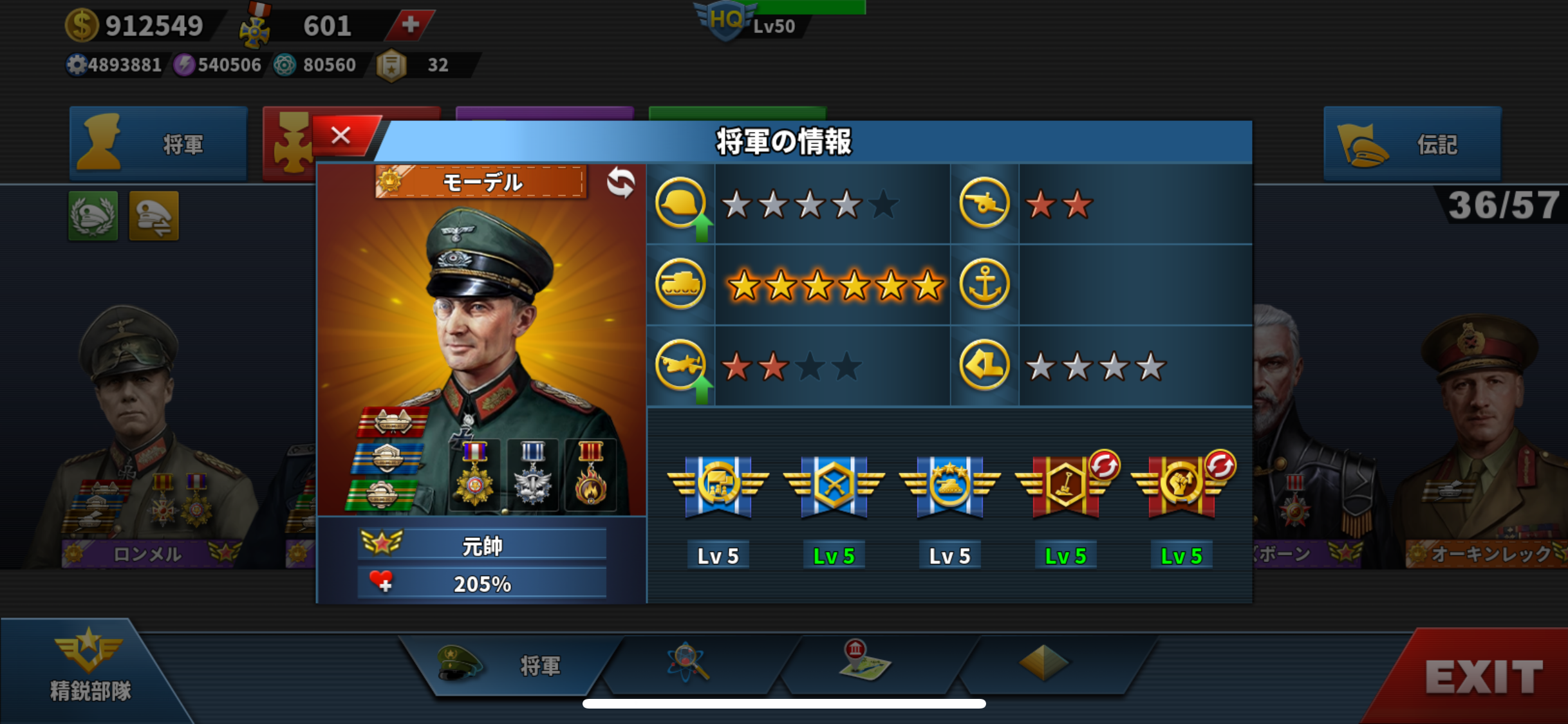The width and height of the screenshot is (1568, 724).
Task: Select the crossed swords skill badge
Action: pyautogui.click(x=834, y=487)
